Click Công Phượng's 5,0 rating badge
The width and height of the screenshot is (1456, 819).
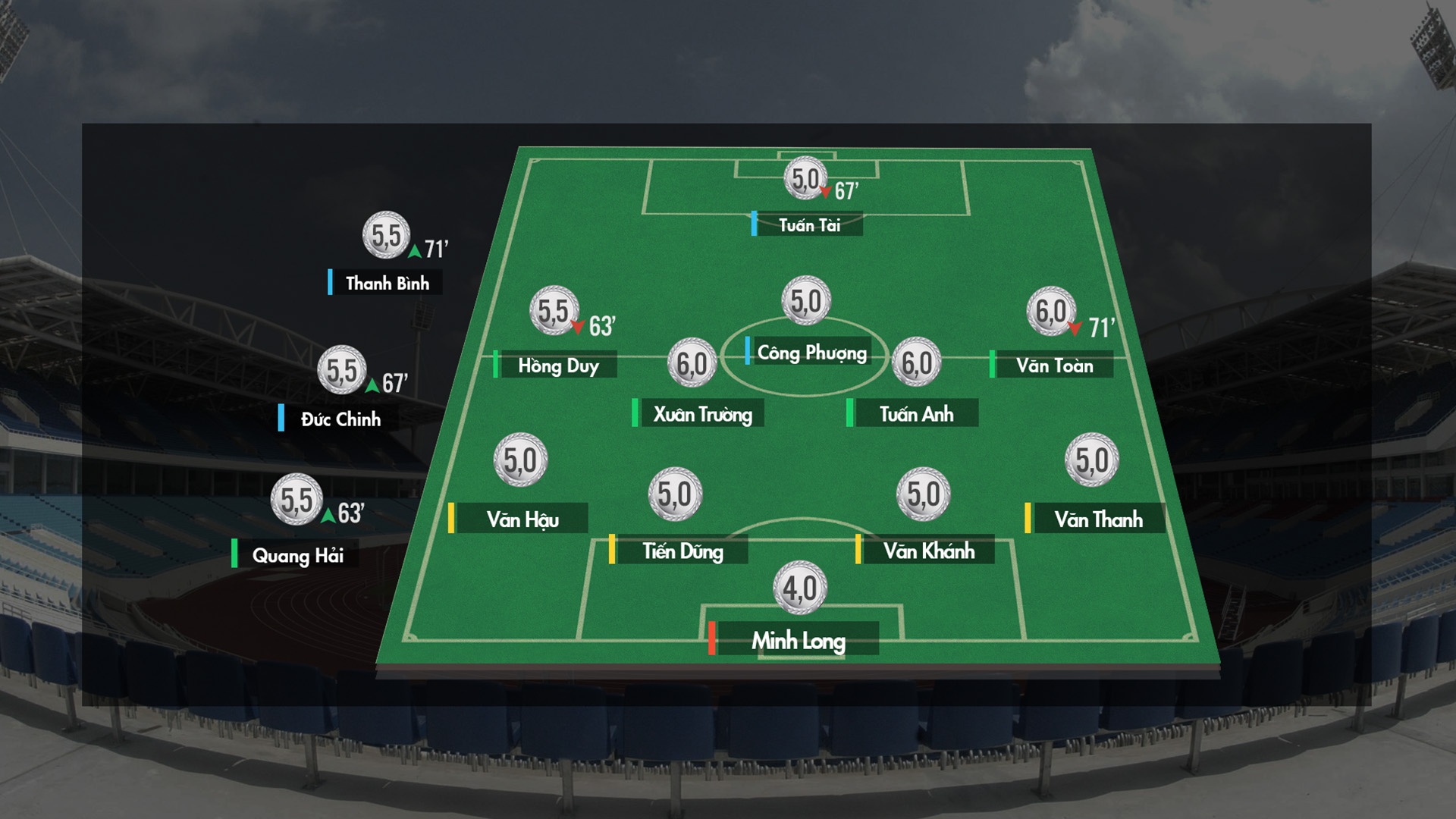[x=806, y=301]
